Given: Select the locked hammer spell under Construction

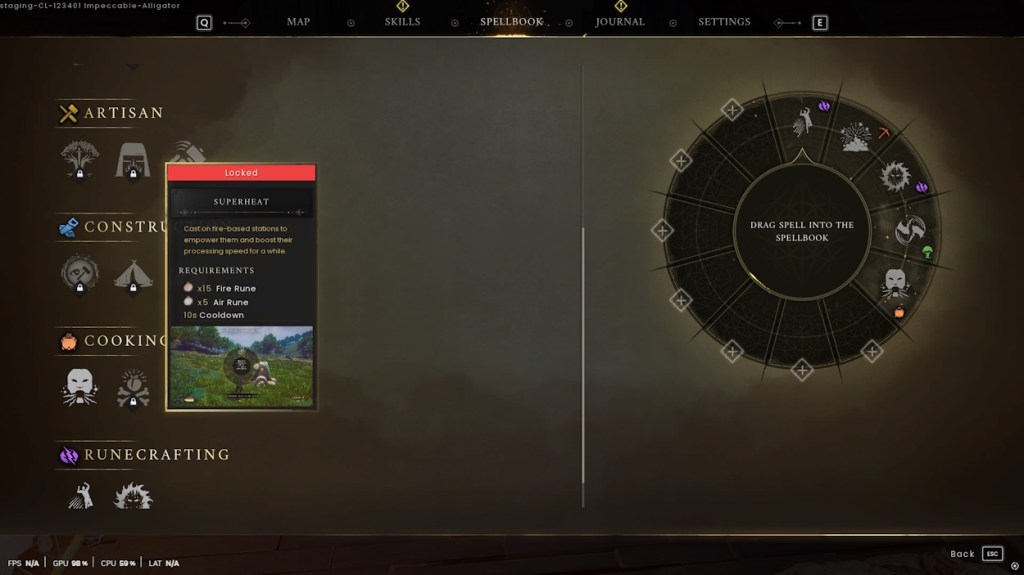Looking at the screenshot, I should [80, 273].
